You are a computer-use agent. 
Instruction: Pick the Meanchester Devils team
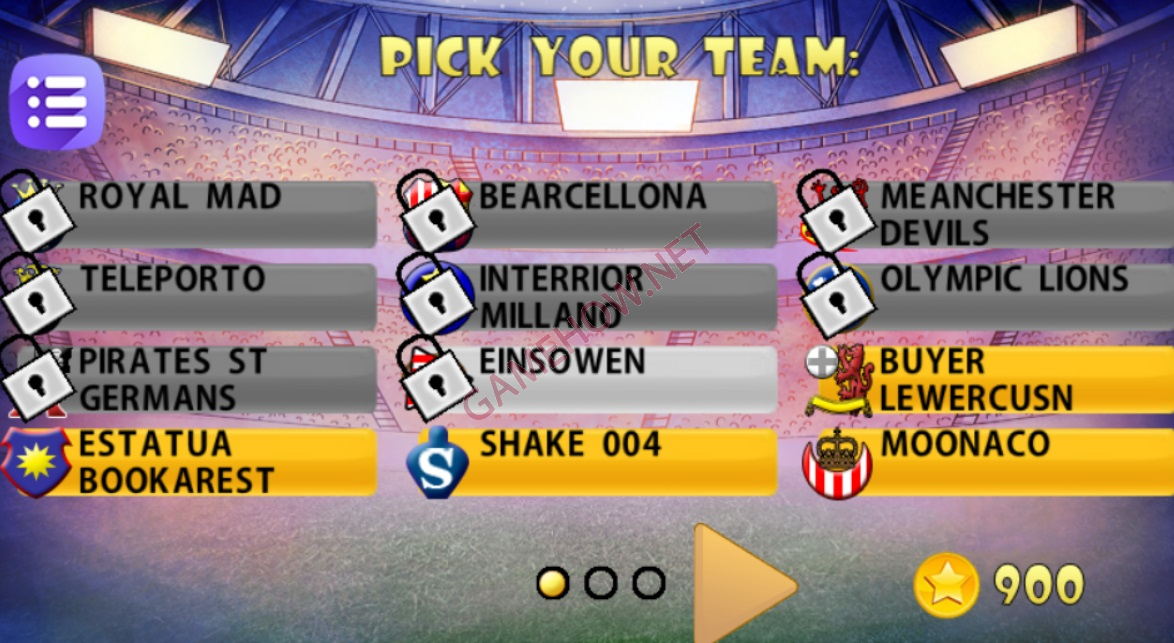tap(1000, 214)
